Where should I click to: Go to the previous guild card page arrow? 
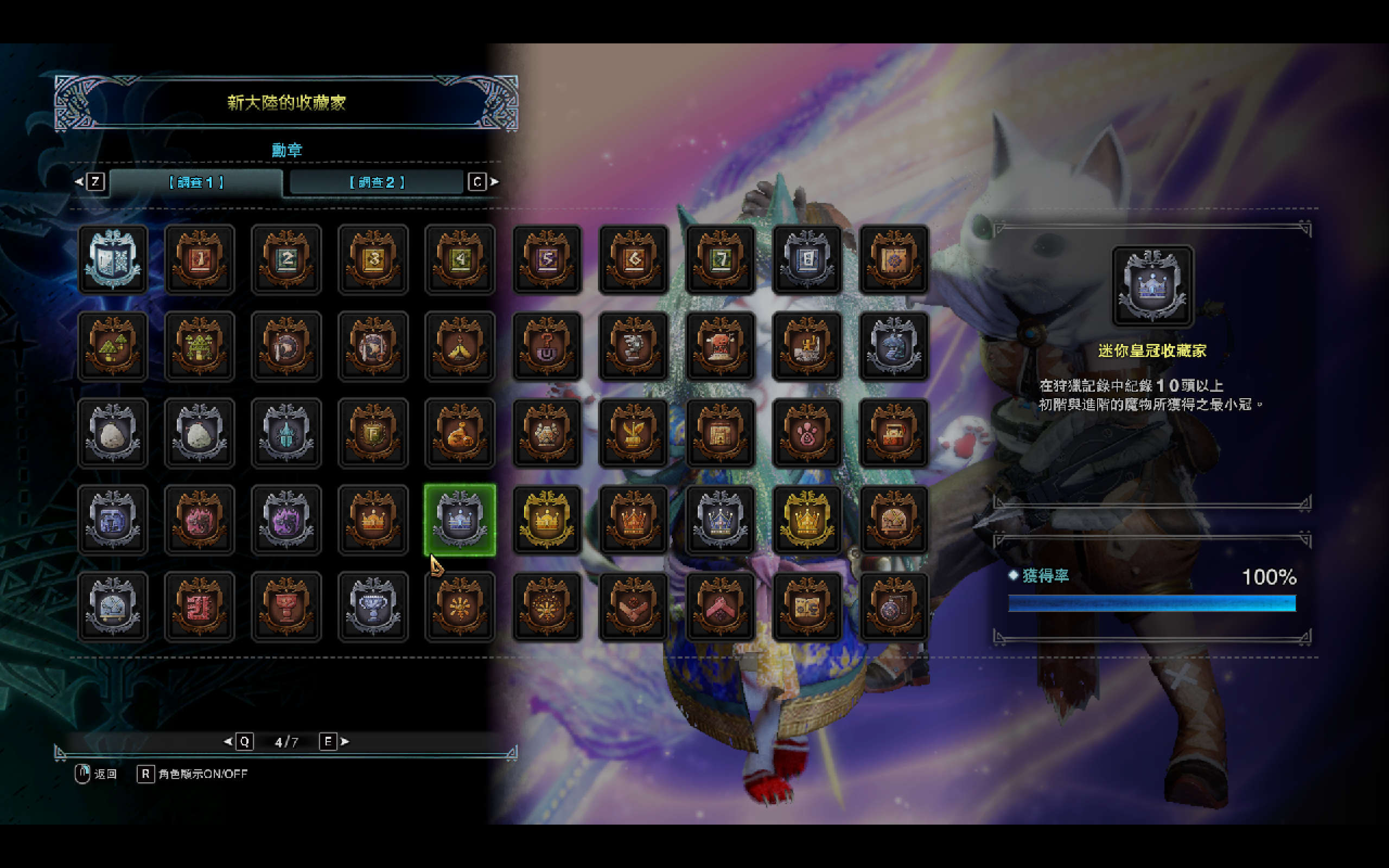coord(228,742)
